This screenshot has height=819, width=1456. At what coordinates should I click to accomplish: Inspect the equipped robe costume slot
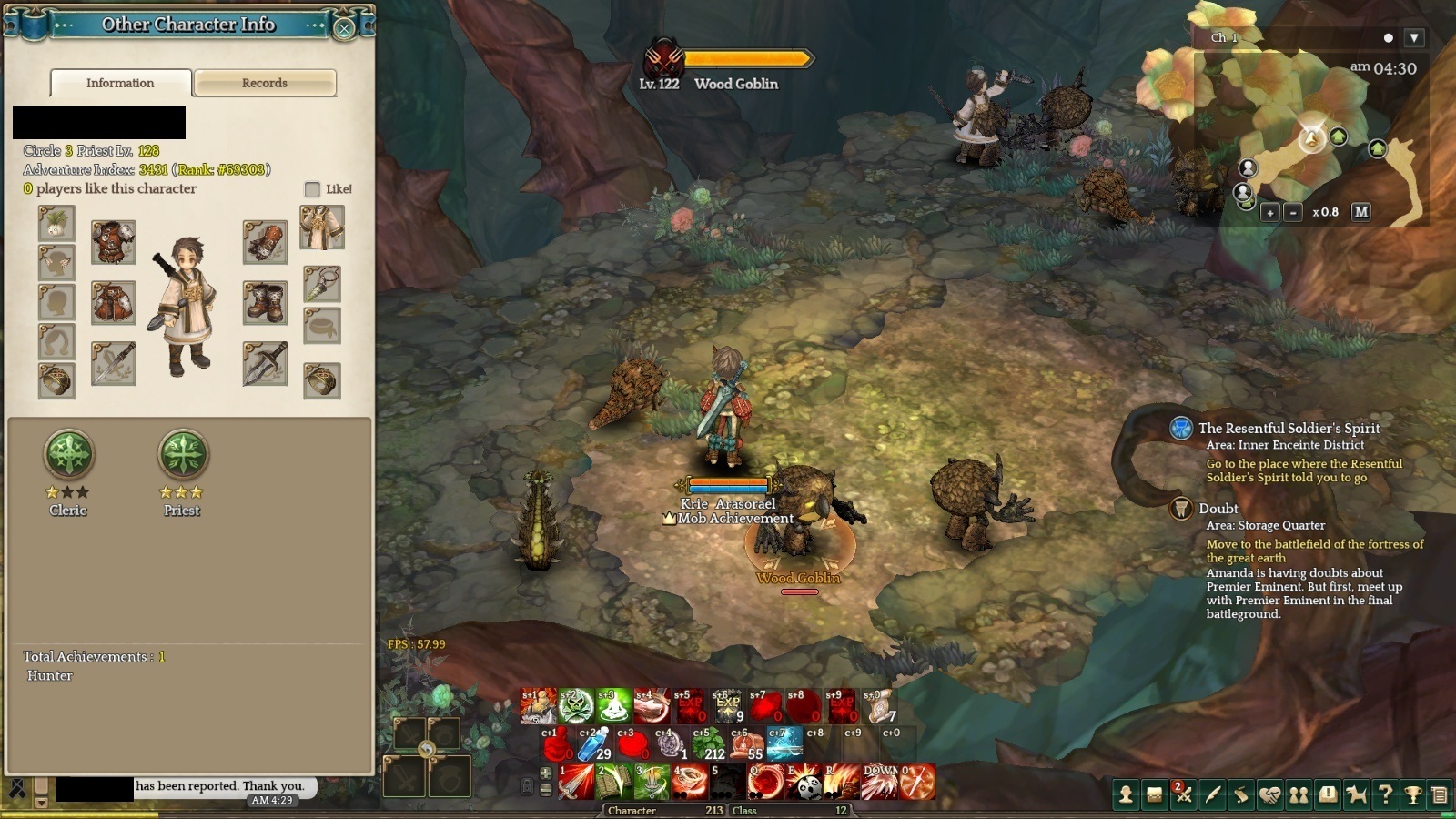tap(322, 227)
